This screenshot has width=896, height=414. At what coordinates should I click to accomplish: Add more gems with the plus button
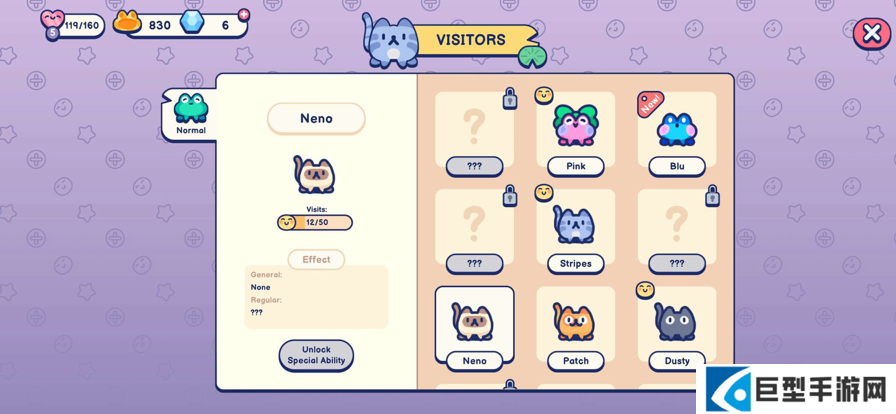(x=244, y=15)
